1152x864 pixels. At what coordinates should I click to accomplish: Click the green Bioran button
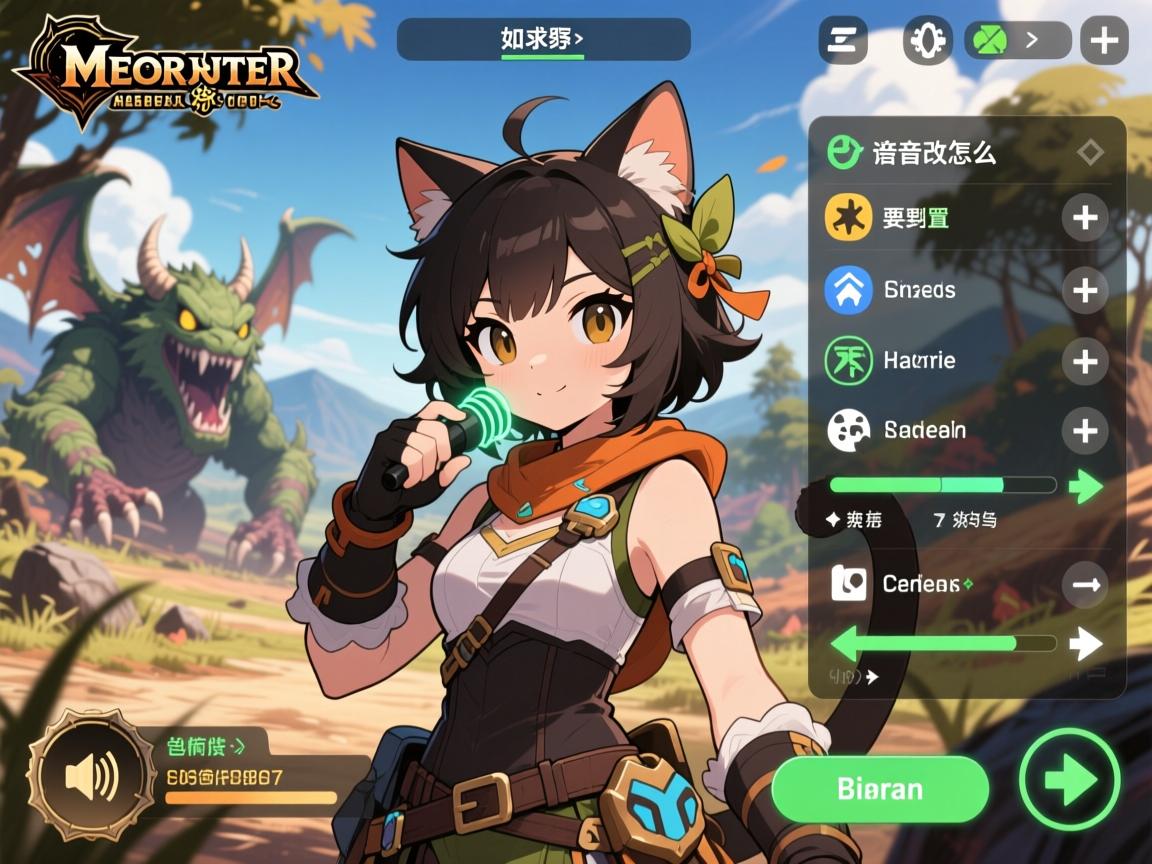pyautogui.click(x=880, y=788)
